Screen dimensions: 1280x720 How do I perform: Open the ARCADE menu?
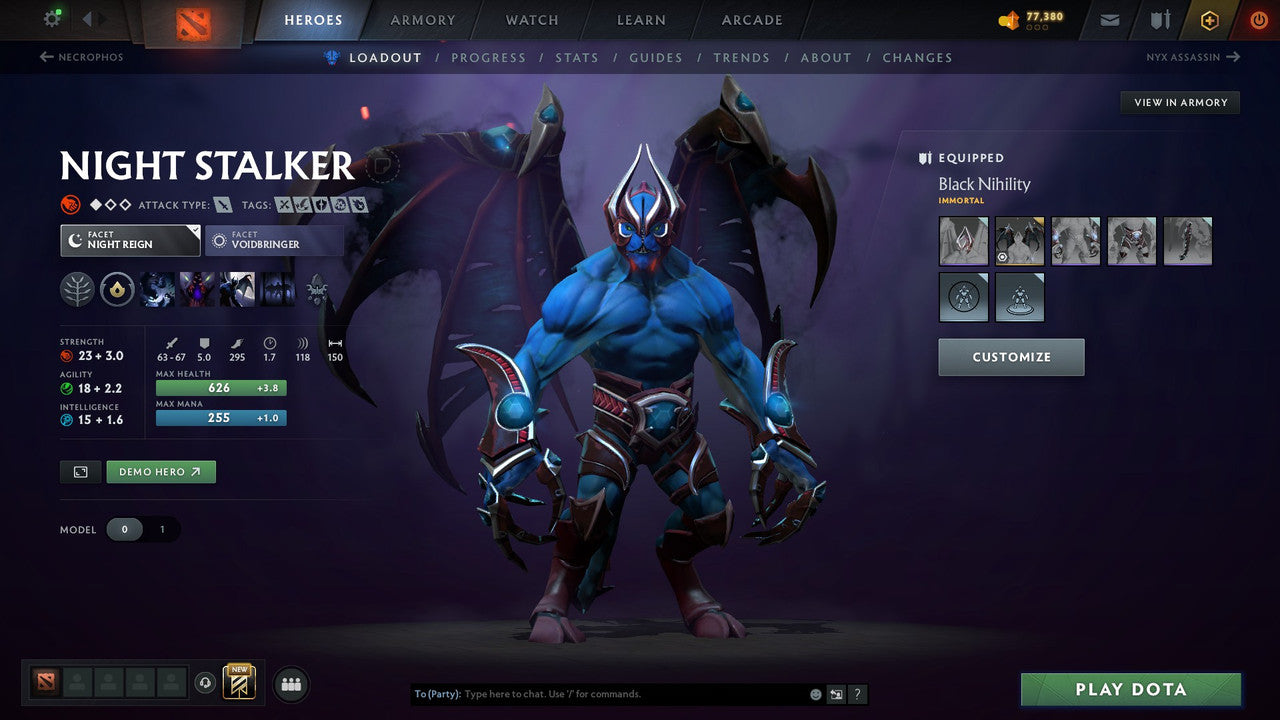click(x=751, y=19)
